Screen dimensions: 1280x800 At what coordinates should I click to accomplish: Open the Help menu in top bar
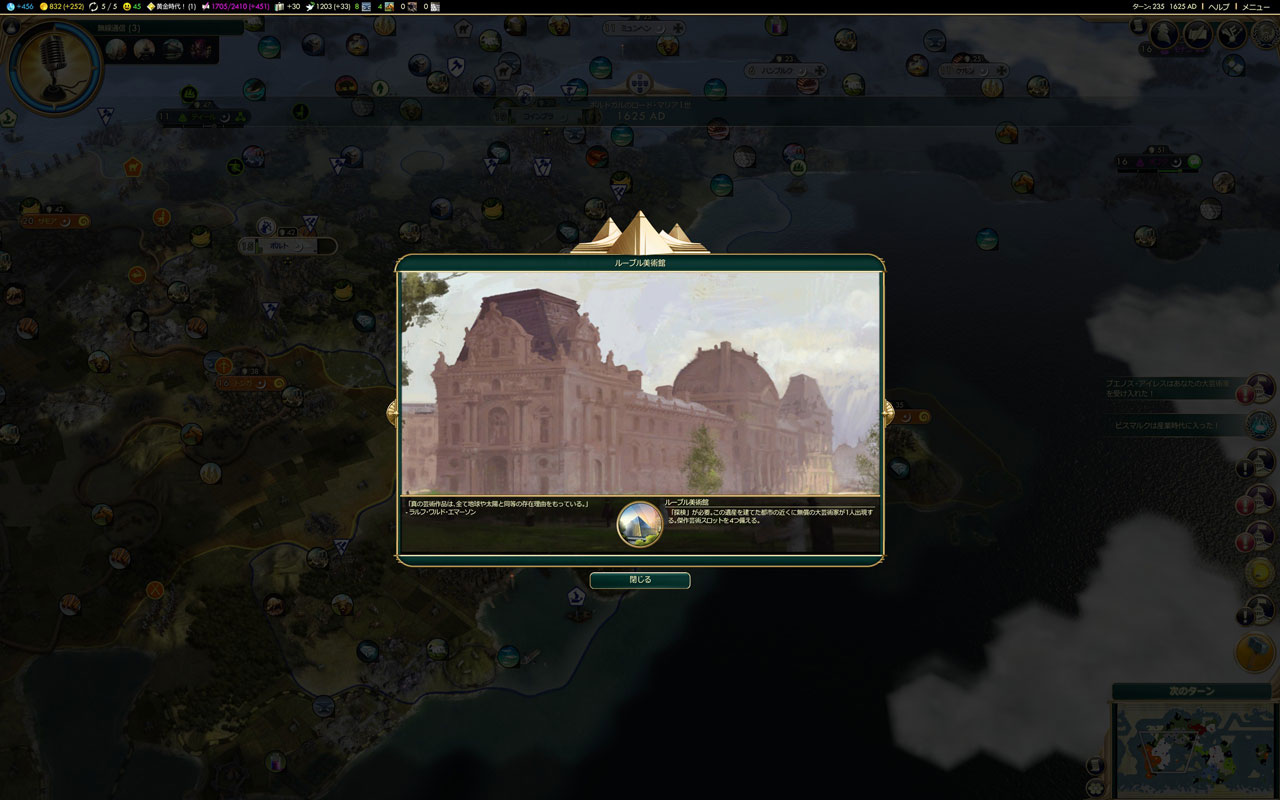(x=1219, y=6)
